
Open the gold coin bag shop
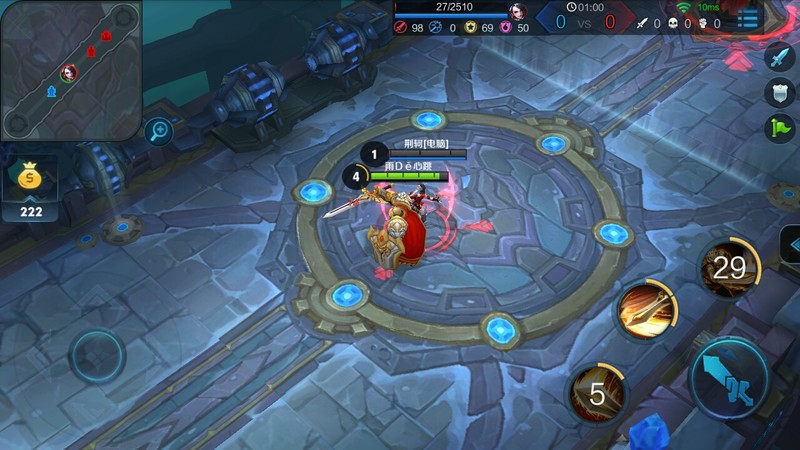[30, 179]
